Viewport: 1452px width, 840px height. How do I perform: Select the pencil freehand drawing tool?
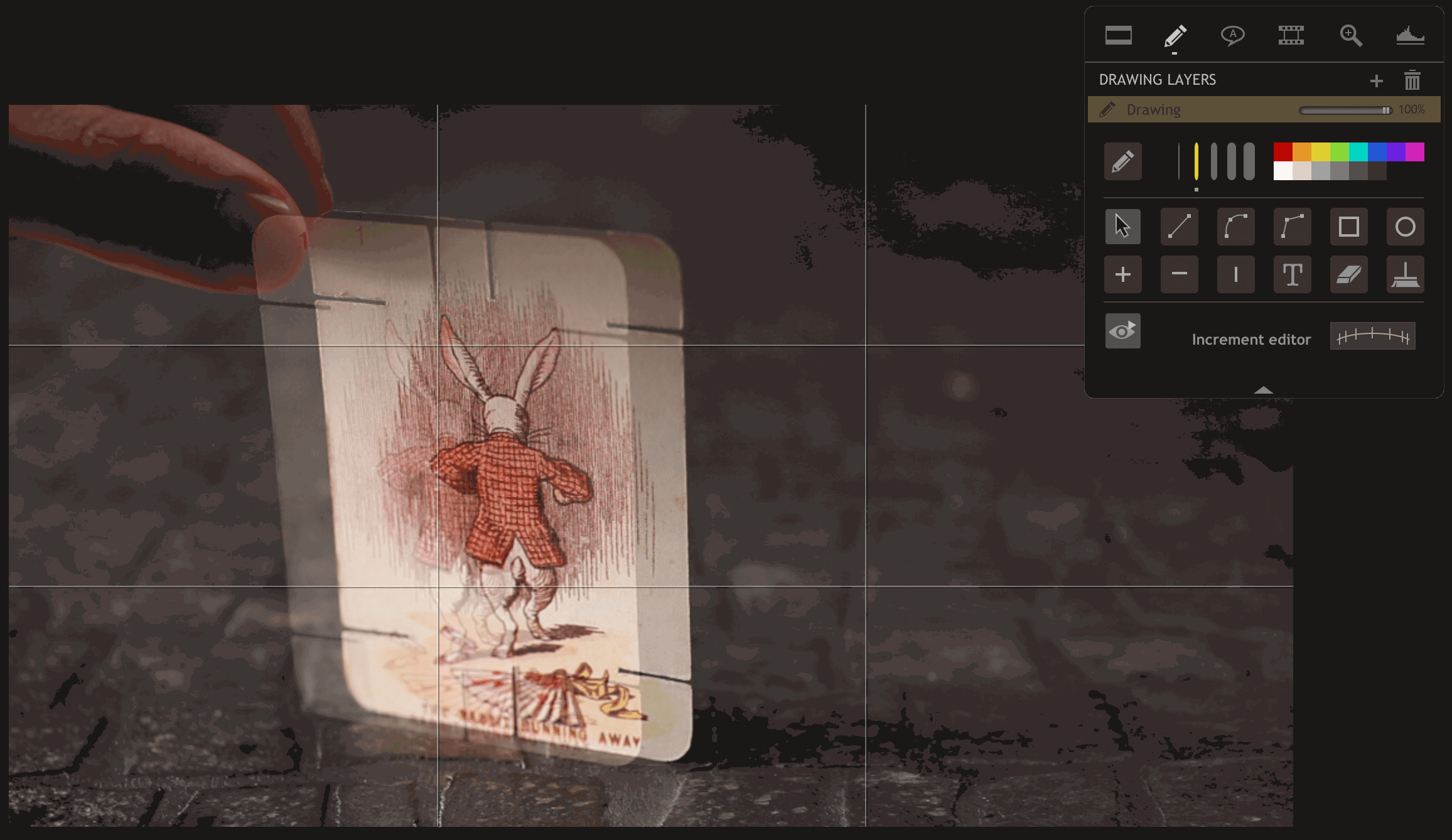(x=1123, y=161)
